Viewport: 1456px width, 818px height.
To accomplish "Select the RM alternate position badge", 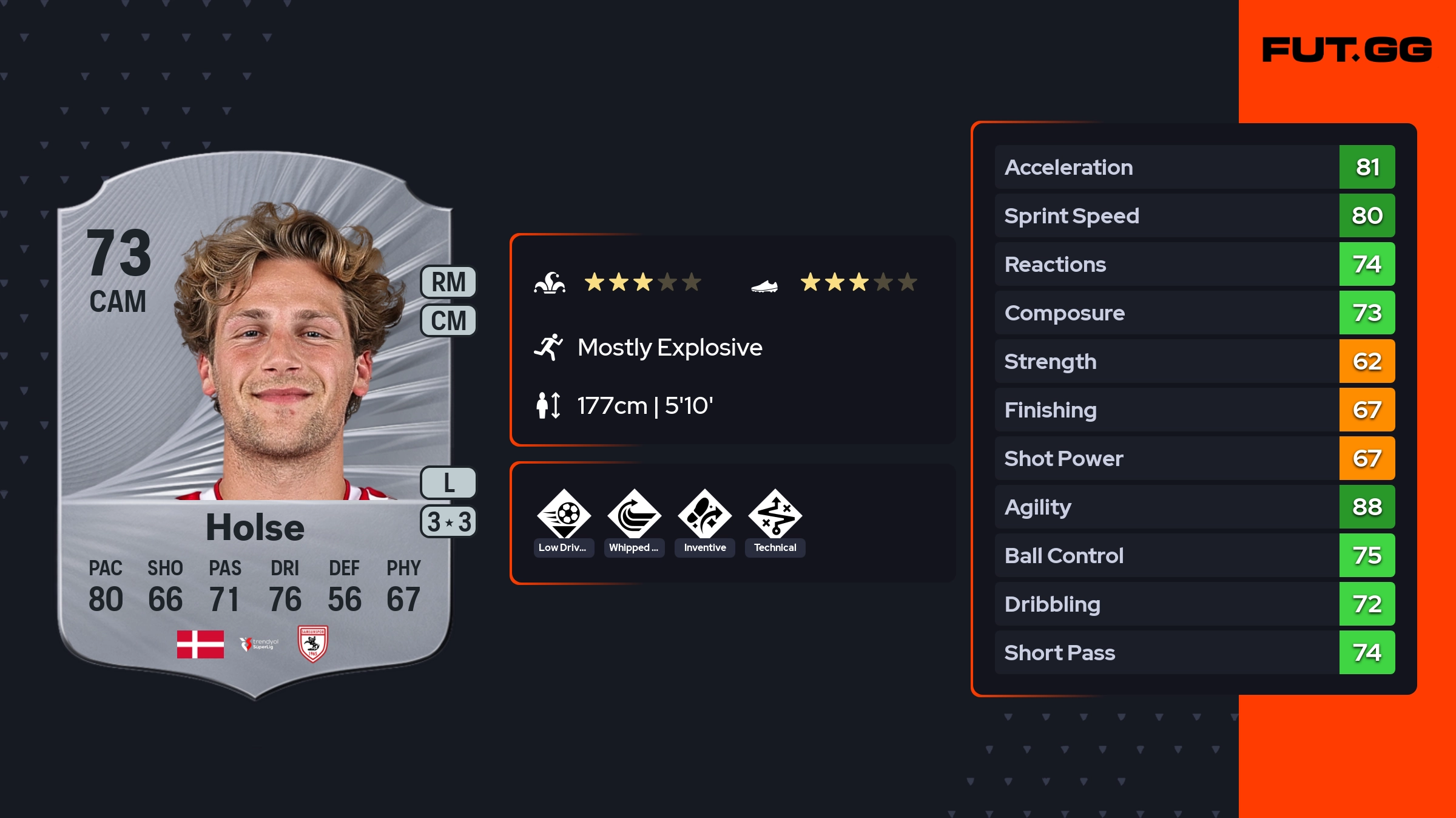I will [448, 282].
